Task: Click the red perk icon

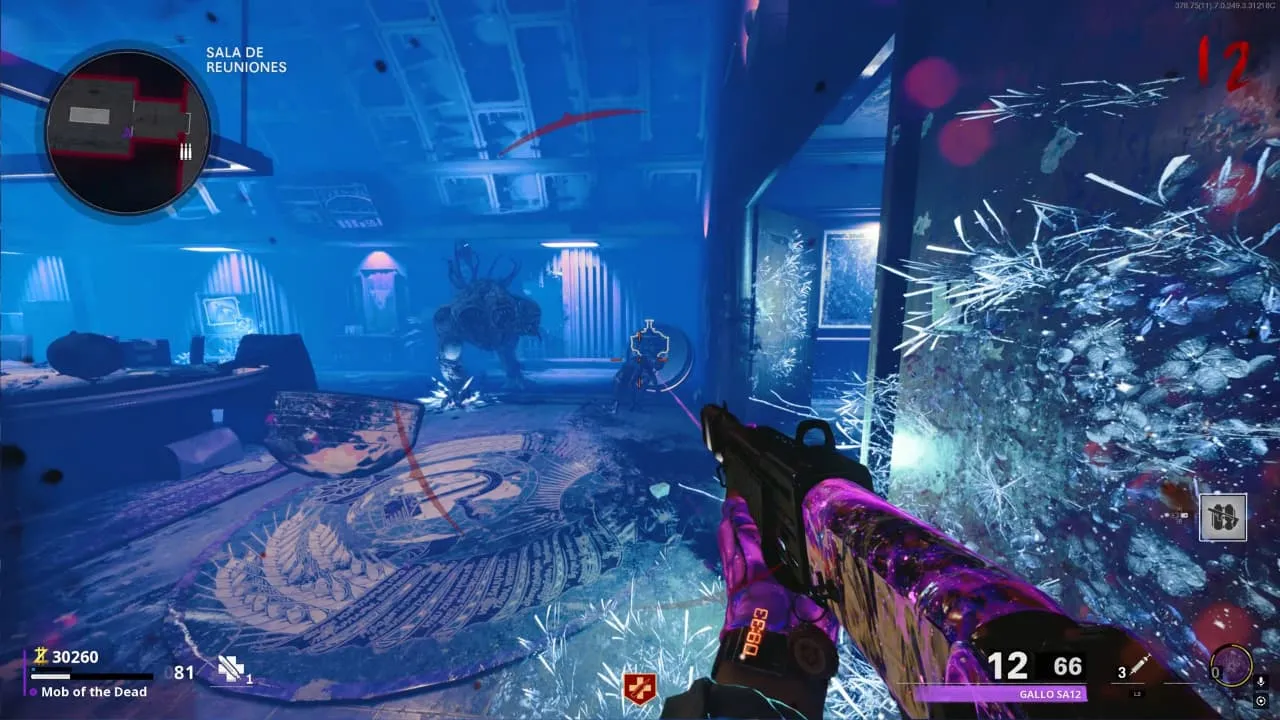Action: pyautogui.click(x=638, y=687)
